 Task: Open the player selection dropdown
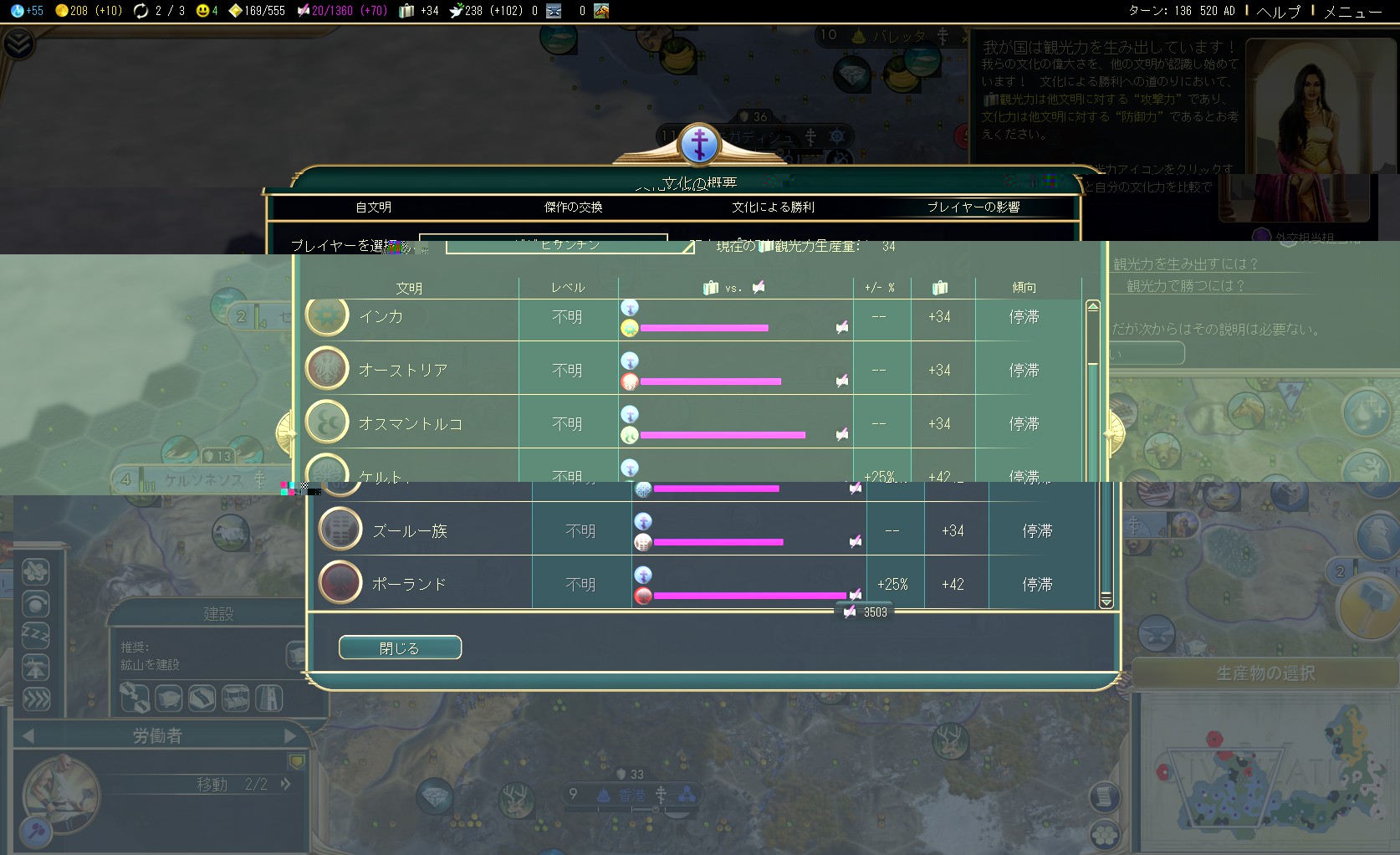click(570, 245)
